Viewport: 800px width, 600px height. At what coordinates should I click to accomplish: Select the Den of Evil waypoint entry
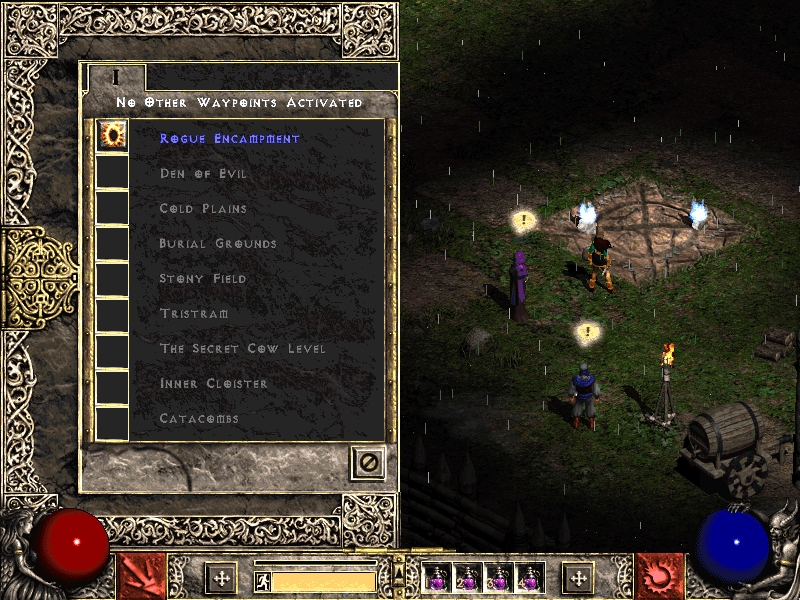click(x=203, y=174)
